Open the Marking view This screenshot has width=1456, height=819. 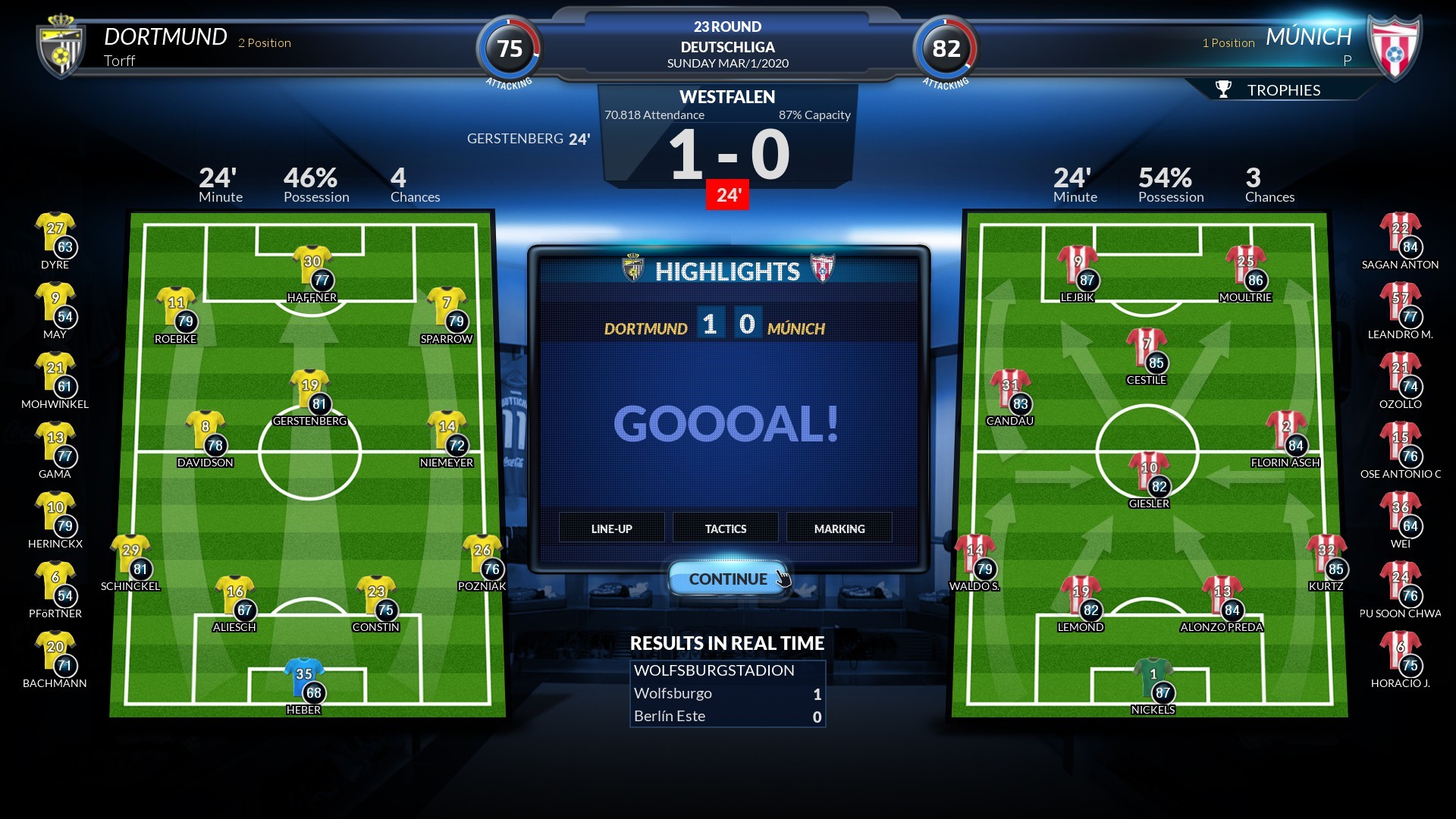click(839, 528)
